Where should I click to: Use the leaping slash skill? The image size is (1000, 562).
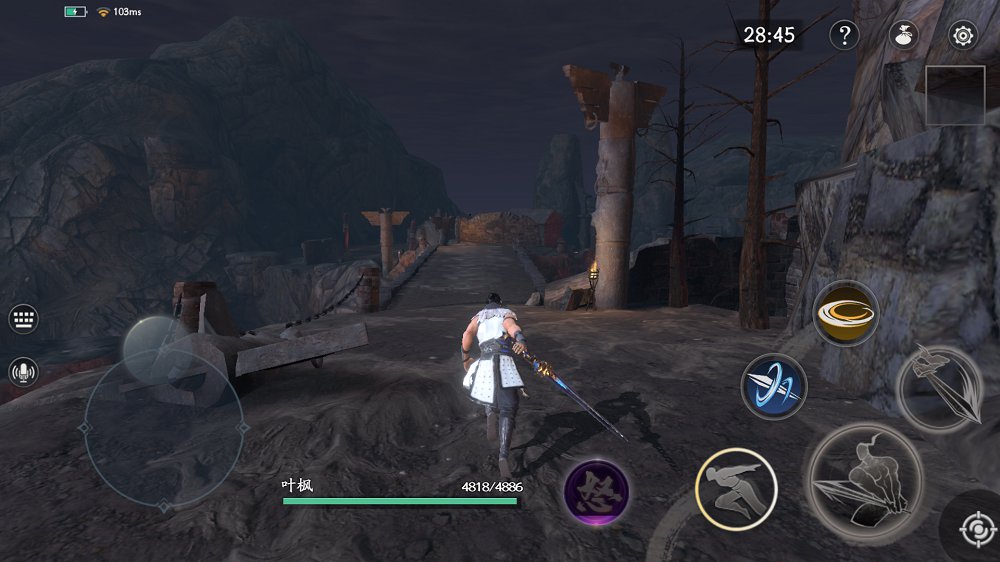938,387
